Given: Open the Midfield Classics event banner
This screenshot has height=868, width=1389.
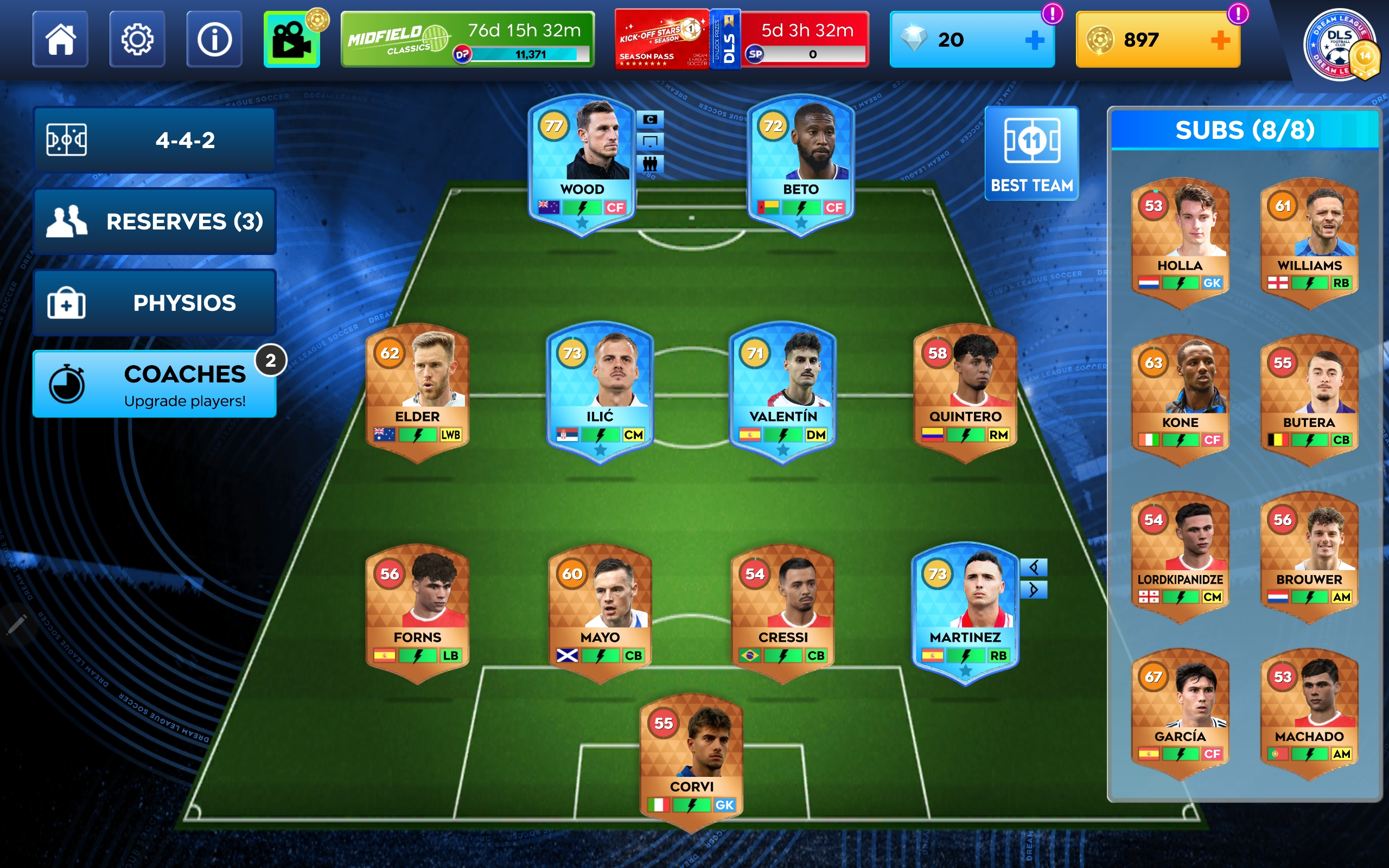Looking at the screenshot, I should (x=467, y=40).
